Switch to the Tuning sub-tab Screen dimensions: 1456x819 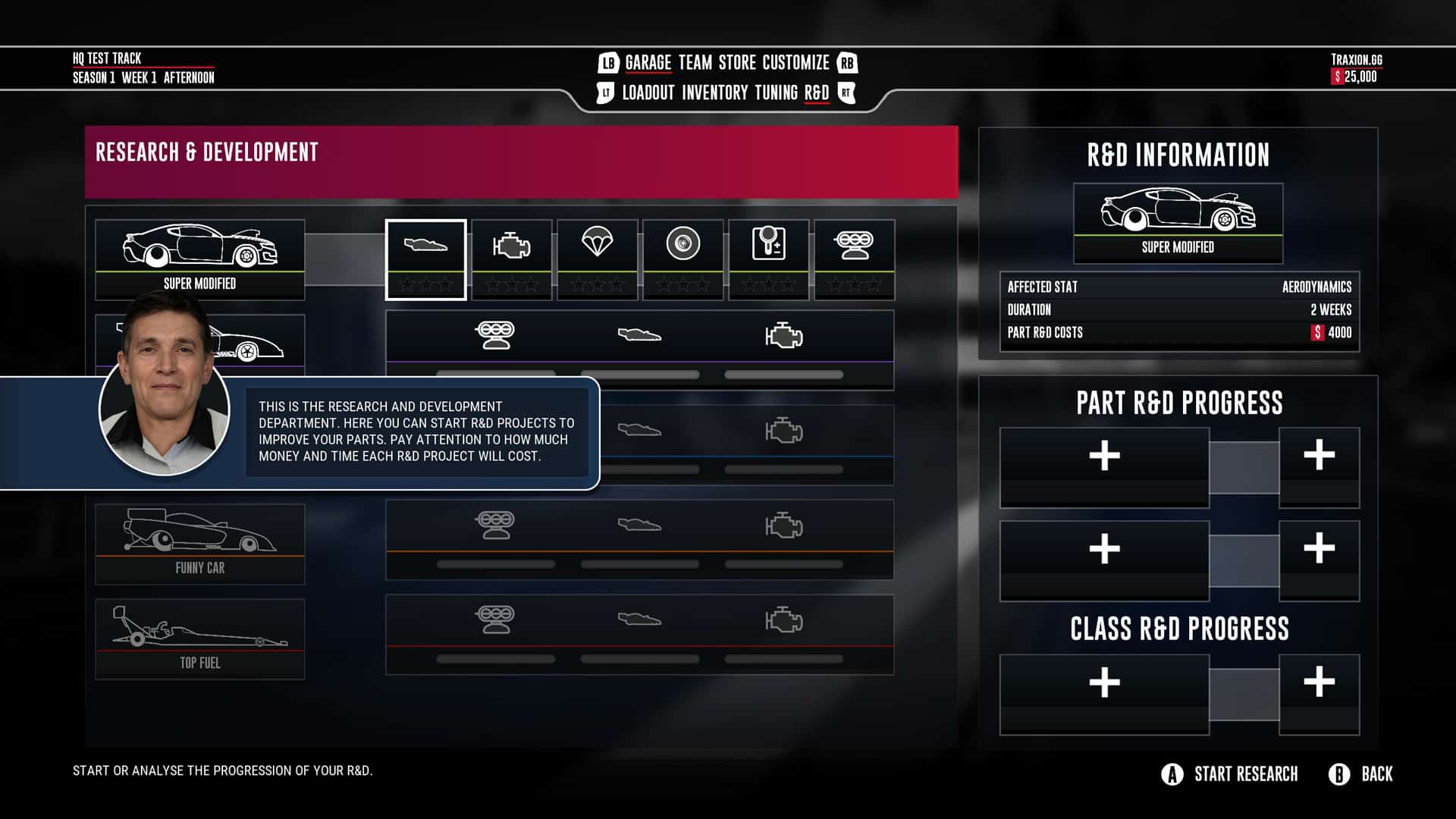click(x=776, y=93)
